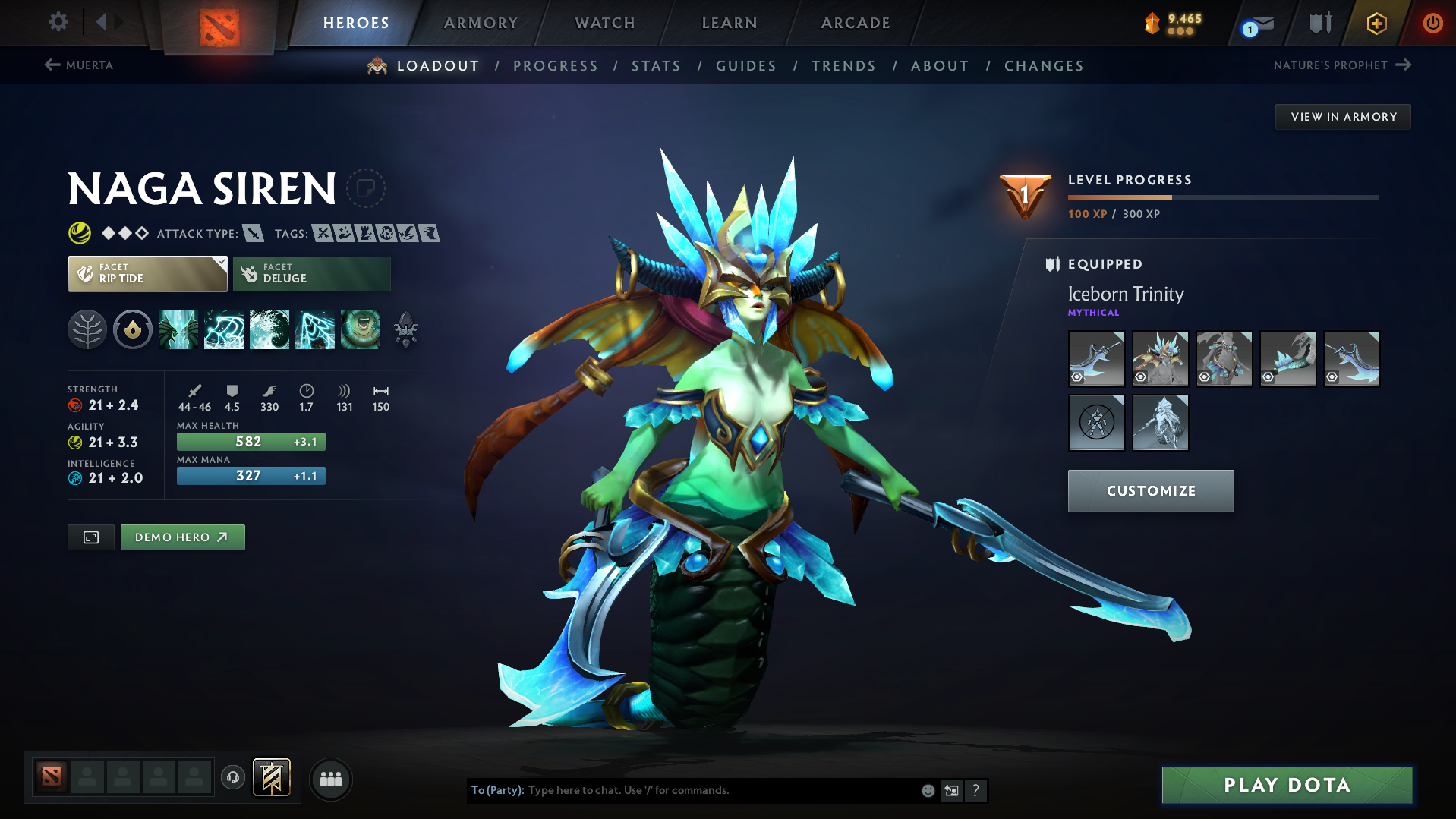Go to Nature's Prophet via right arrow
The height and width of the screenshot is (819, 1456).
point(1406,65)
